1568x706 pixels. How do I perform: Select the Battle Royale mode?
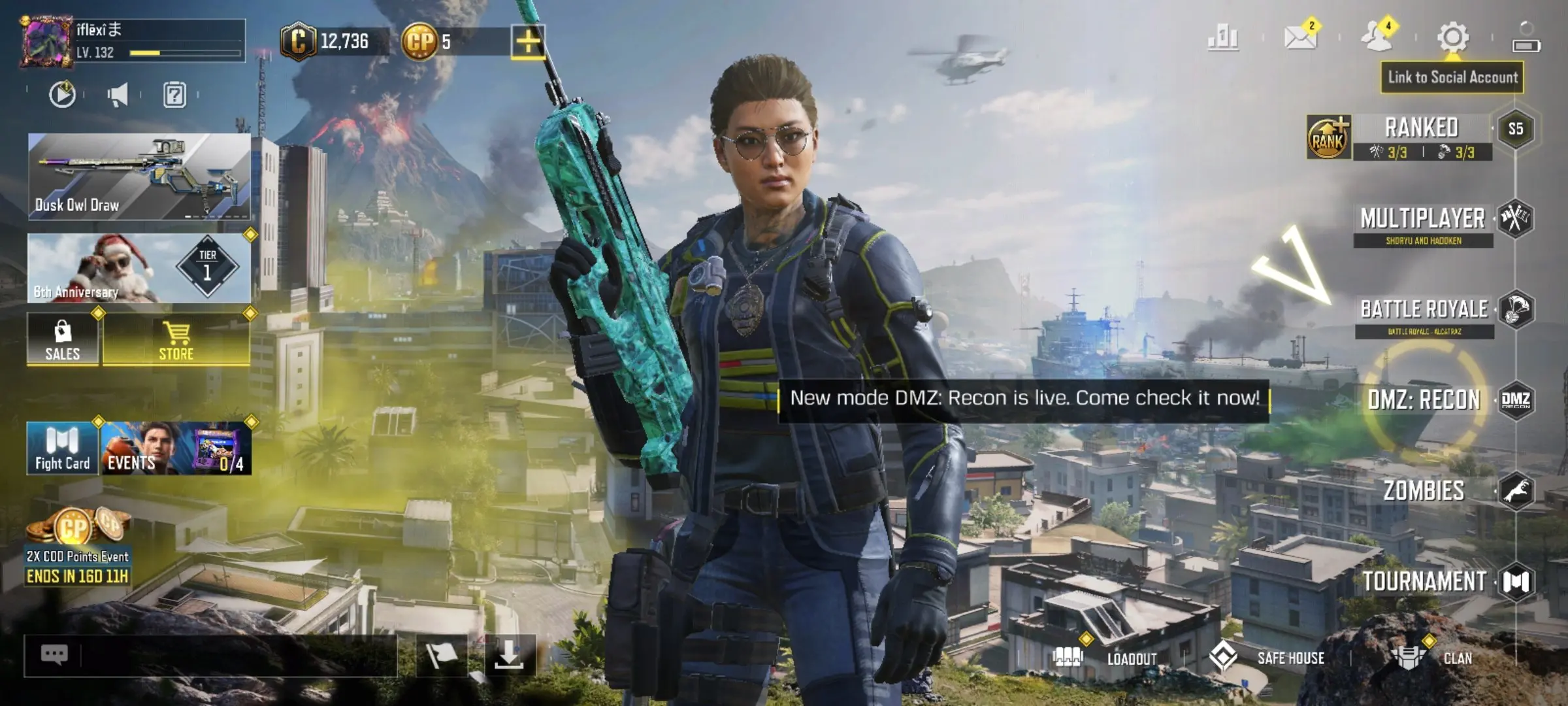[x=1424, y=310]
